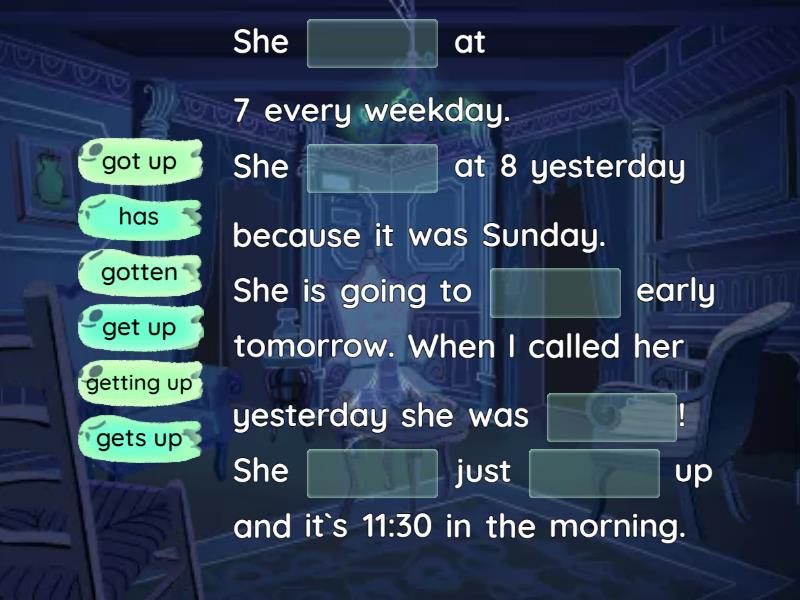Choose the 'gotten' word tile

139,272
